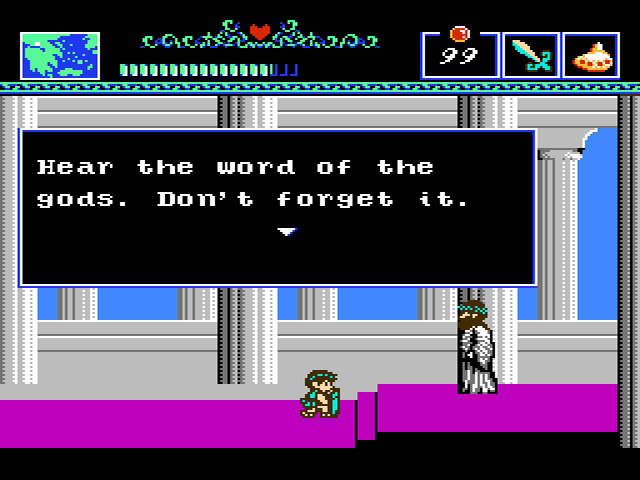Advance dialogue with the down arrow
This screenshot has width=640, height=480.
point(287,232)
